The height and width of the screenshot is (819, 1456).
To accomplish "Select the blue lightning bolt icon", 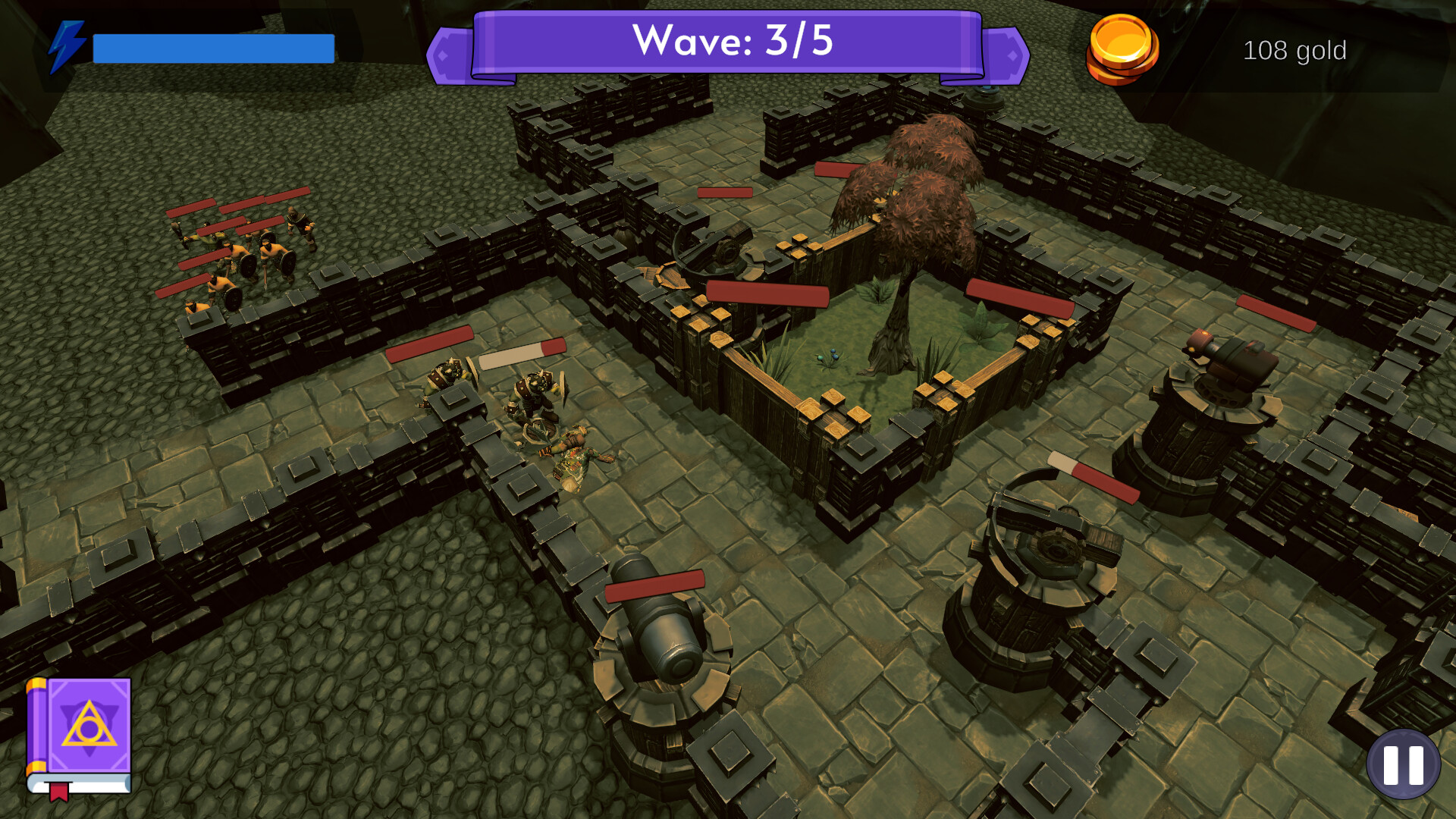I will coord(68,45).
